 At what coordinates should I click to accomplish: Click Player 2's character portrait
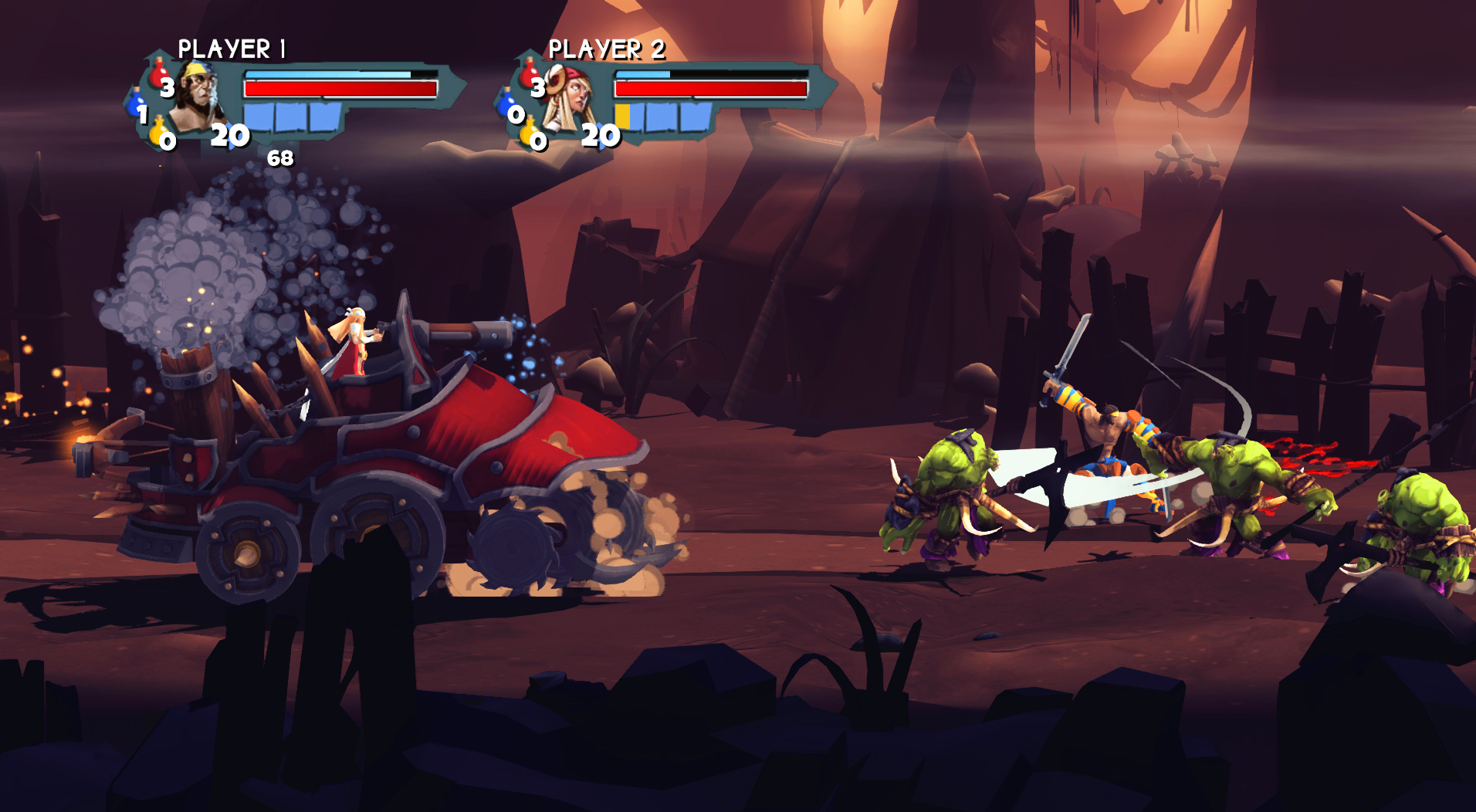[570, 95]
